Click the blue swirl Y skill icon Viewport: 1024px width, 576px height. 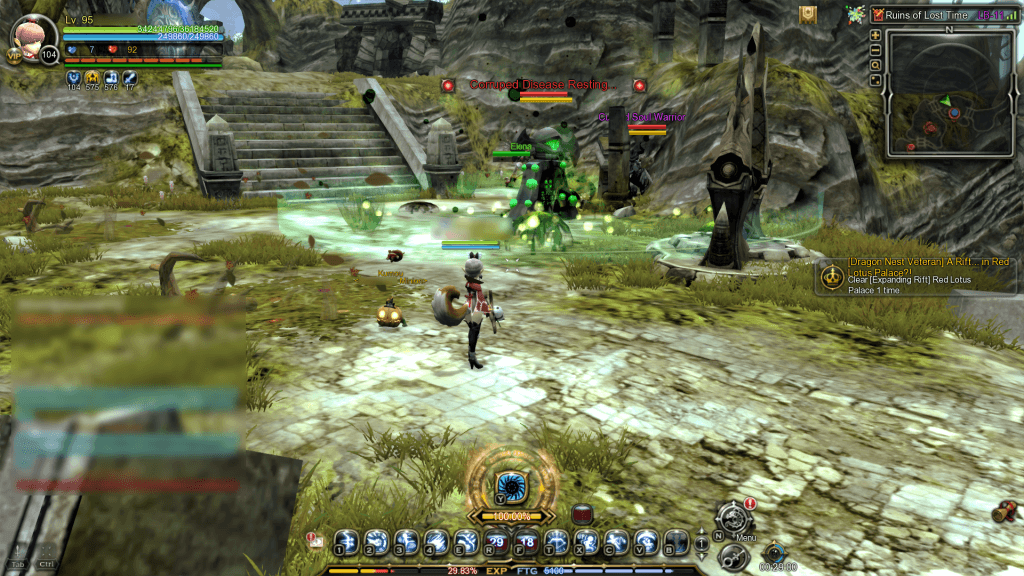(x=511, y=483)
